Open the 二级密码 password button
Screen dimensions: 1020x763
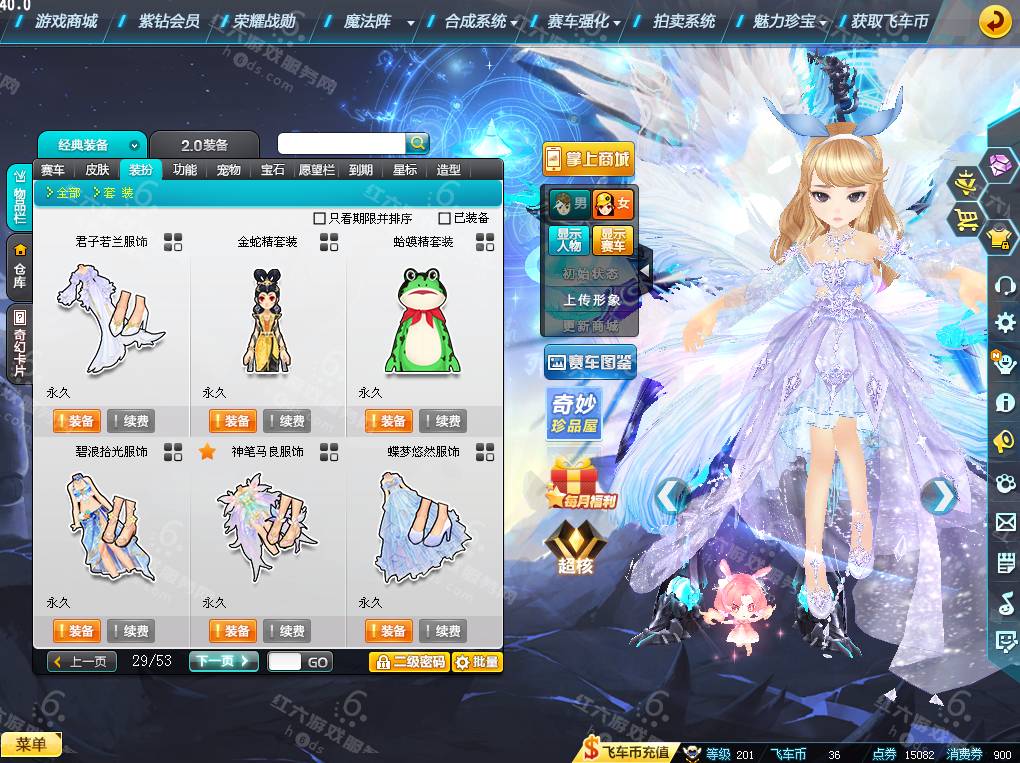(x=408, y=662)
